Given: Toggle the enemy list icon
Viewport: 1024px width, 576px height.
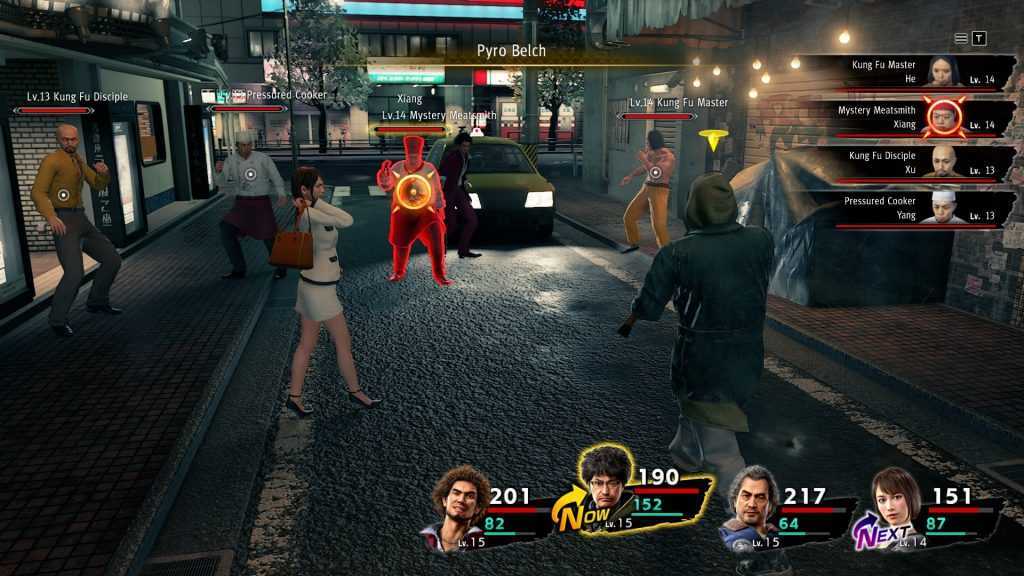Looking at the screenshot, I should point(961,38).
